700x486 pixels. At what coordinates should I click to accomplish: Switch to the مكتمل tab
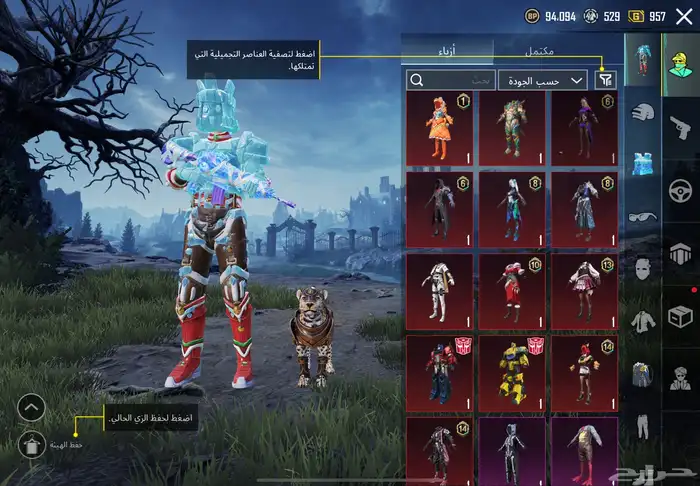click(x=540, y=48)
